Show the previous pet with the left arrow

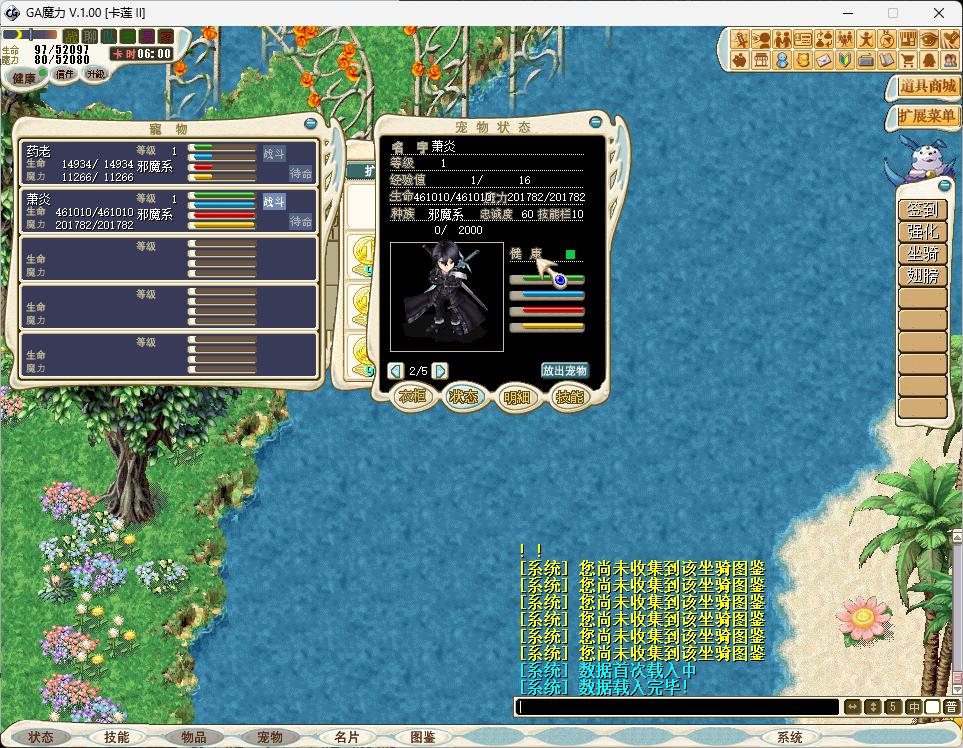396,371
